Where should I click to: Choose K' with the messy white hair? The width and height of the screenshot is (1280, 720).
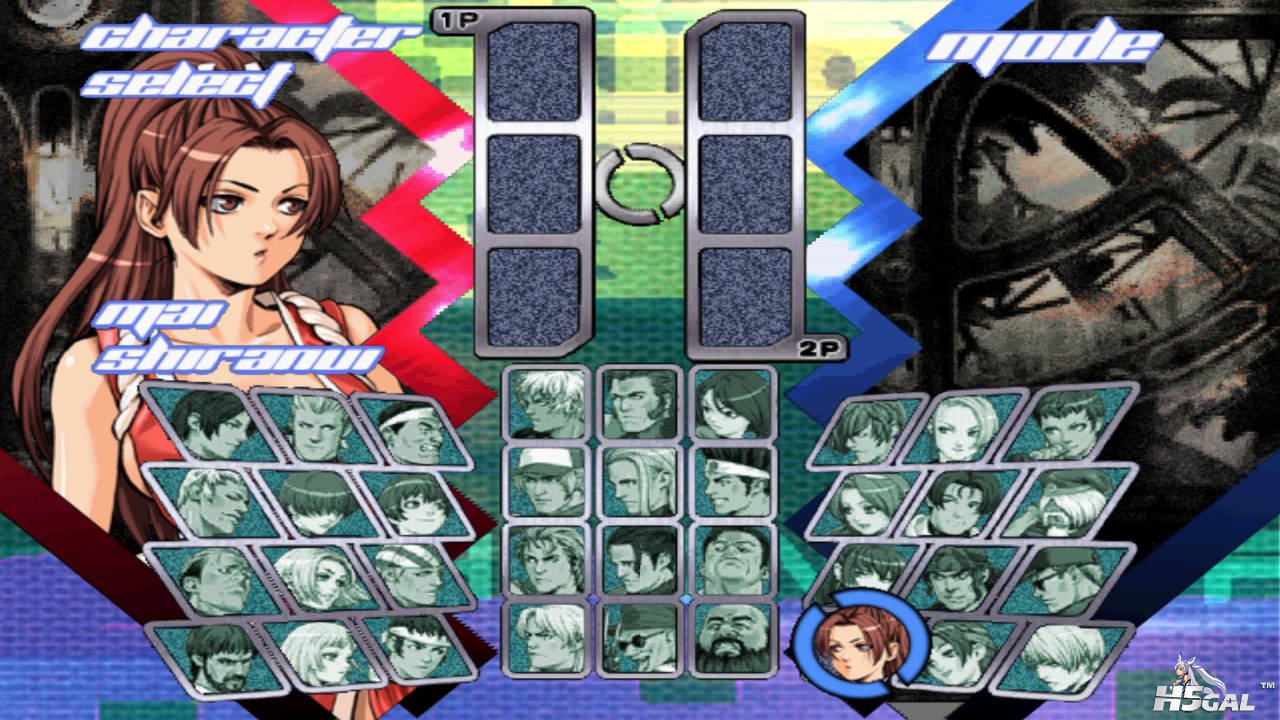[x=548, y=402]
